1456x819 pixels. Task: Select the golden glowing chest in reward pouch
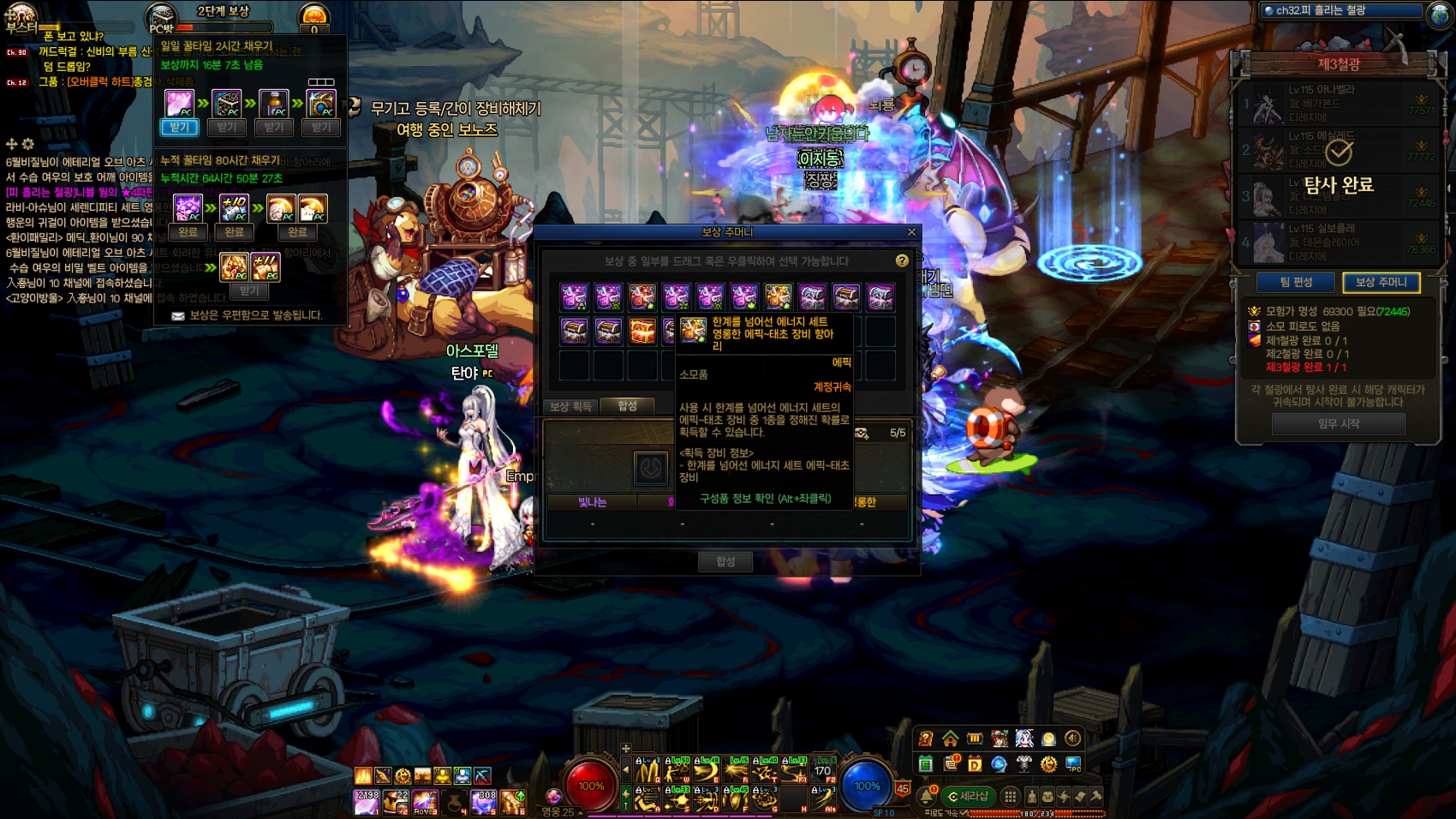(x=642, y=331)
